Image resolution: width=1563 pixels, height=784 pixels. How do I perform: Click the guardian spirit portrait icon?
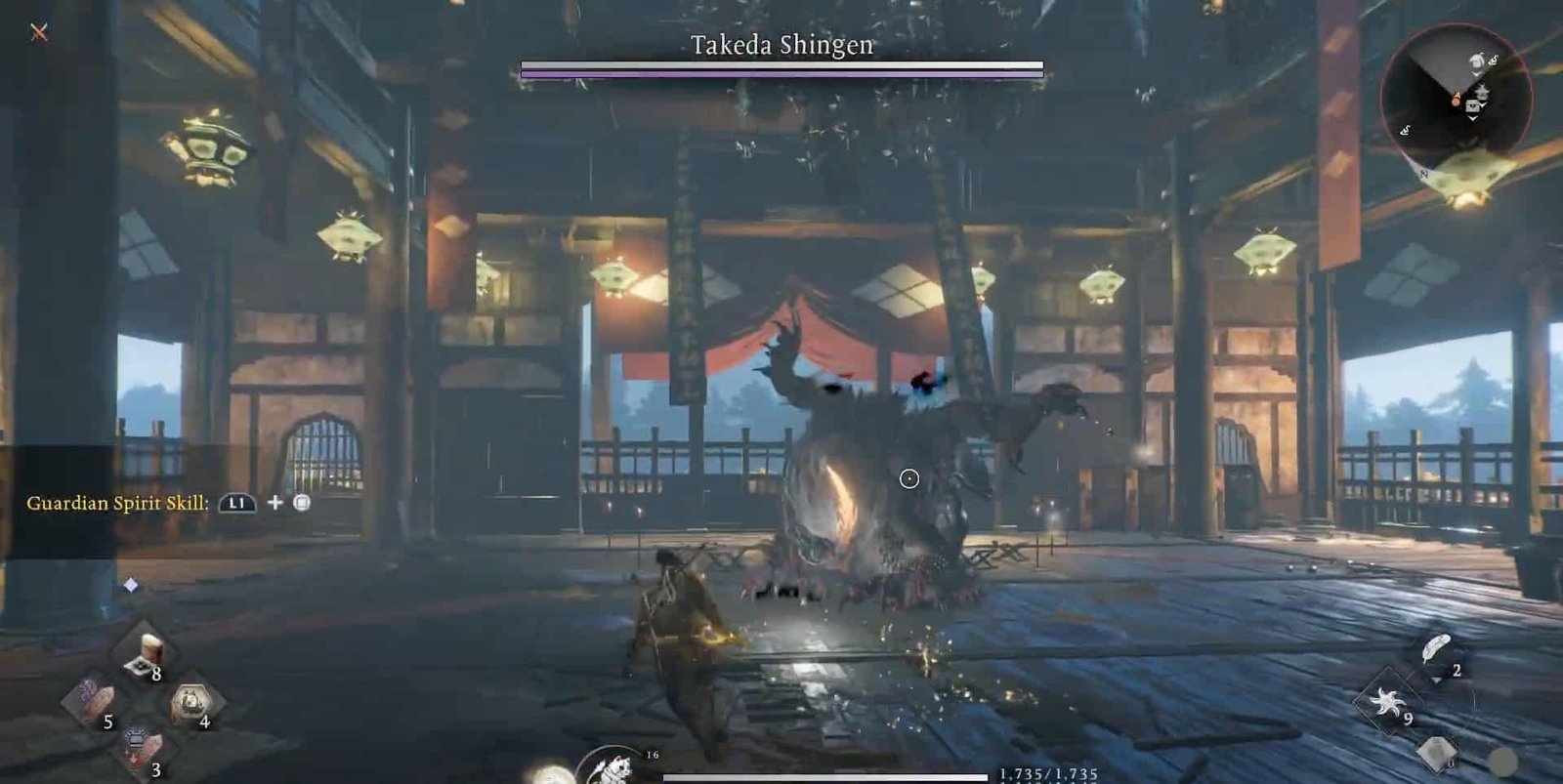[612, 767]
